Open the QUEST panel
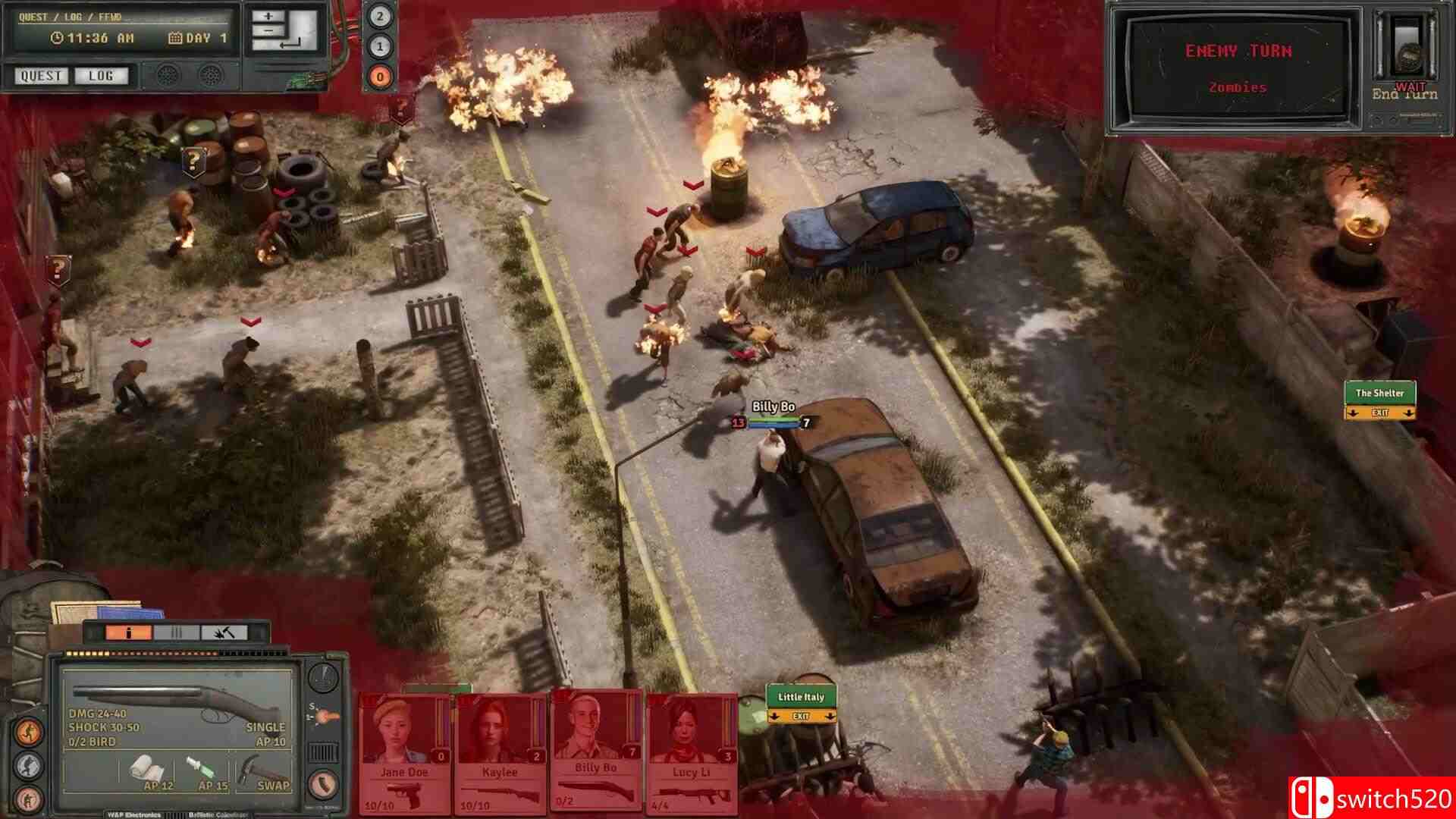The width and height of the screenshot is (1456, 819). [x=40, y=76]
